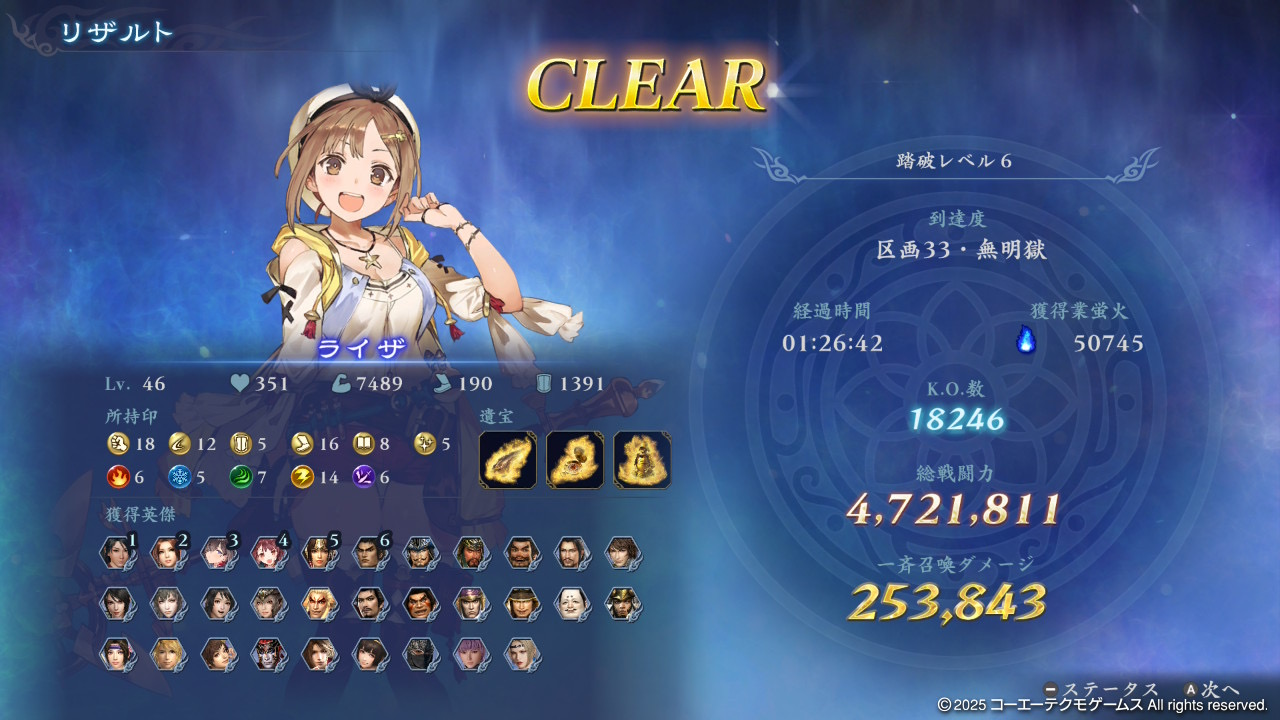
Task: Select the red-and-blue demon-masked hero portrait
Action: click(268, 654)
